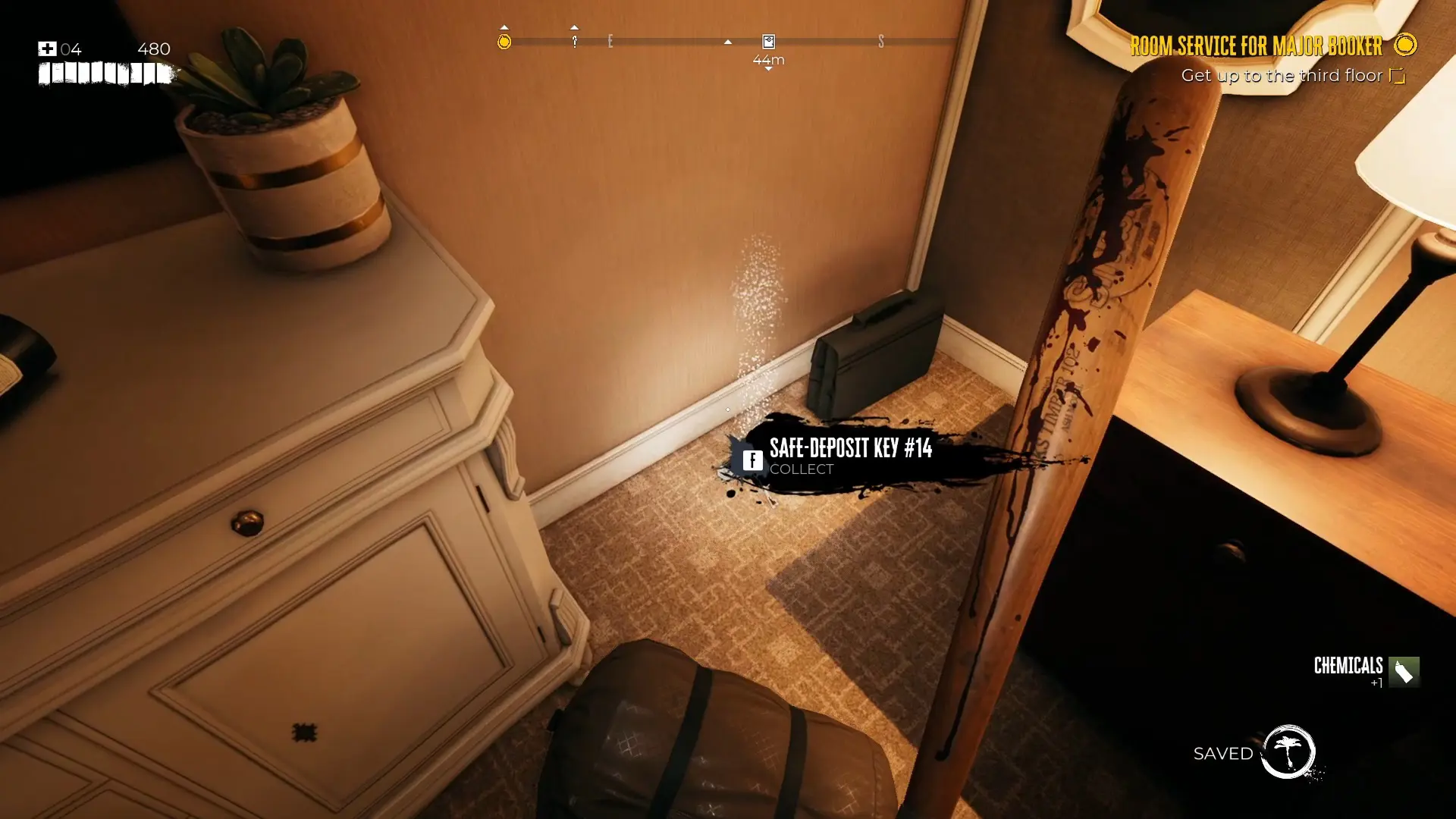Select the safe-deposit box icon above 44m
This screenshot has width=1456, height=819.
[768, 42]
